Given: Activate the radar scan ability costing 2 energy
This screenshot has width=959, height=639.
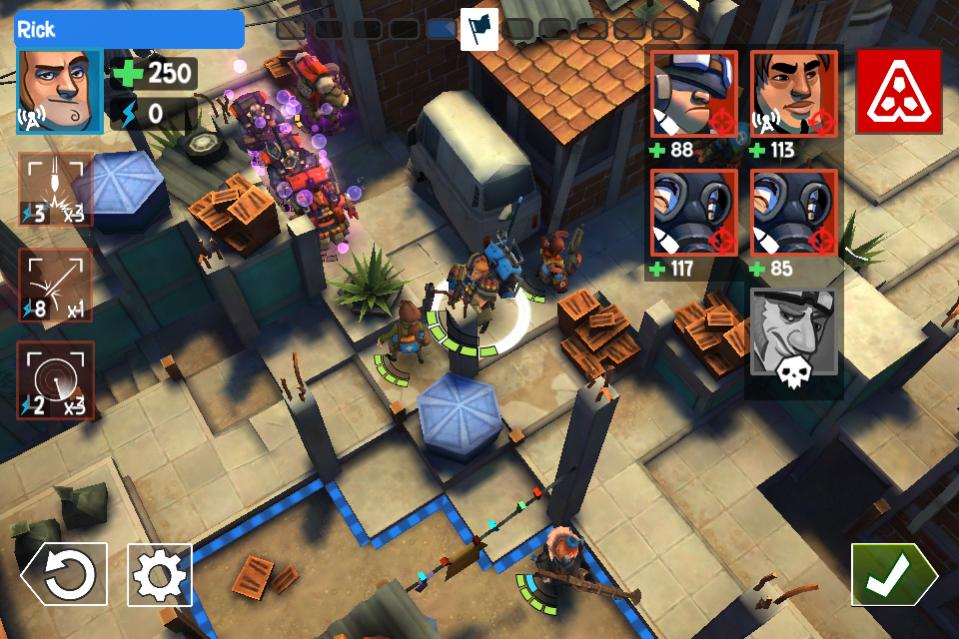Looking at the screenshot, I should [x=56, y=381].
